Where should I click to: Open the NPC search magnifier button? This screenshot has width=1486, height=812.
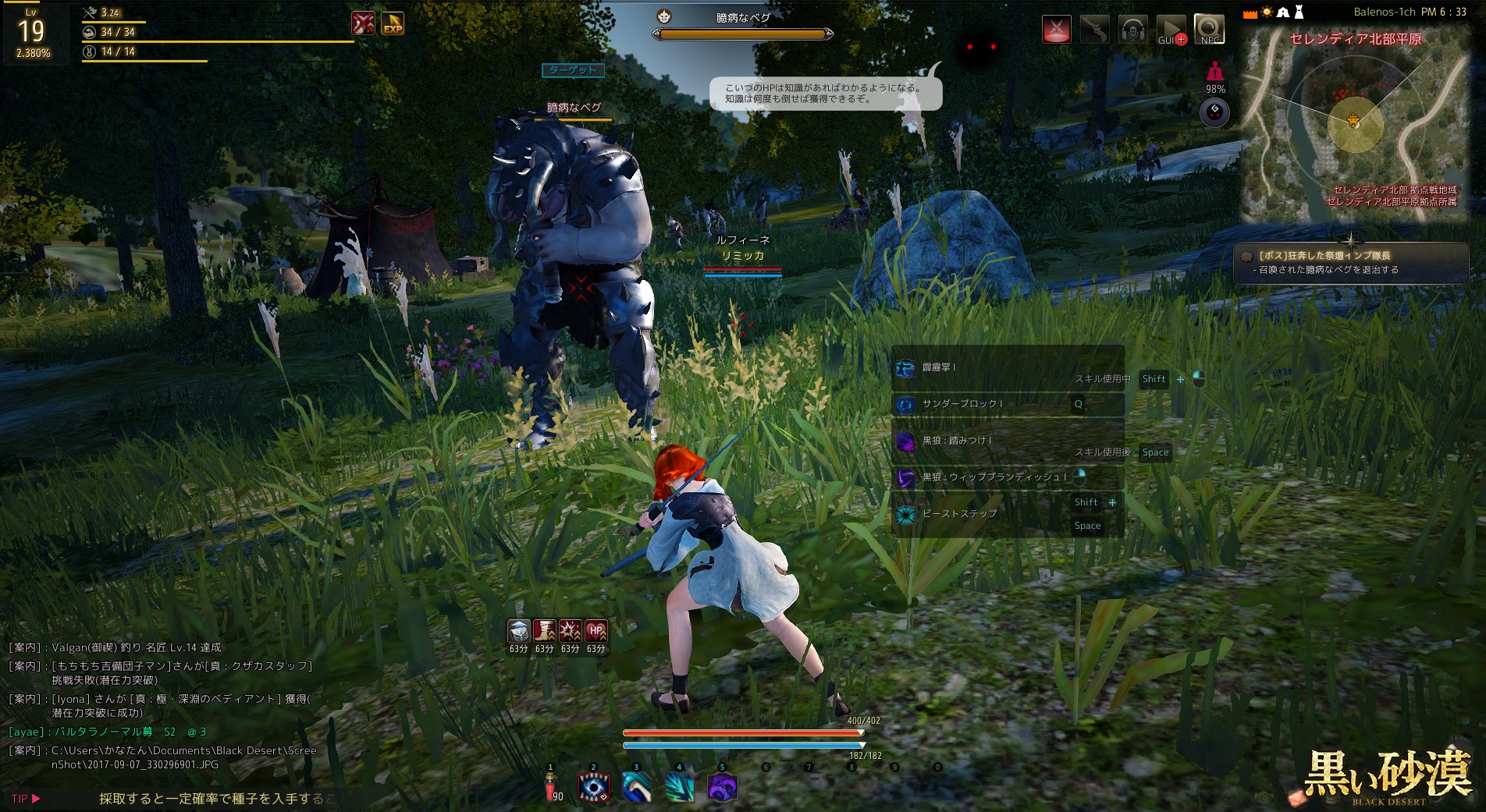1210,30
